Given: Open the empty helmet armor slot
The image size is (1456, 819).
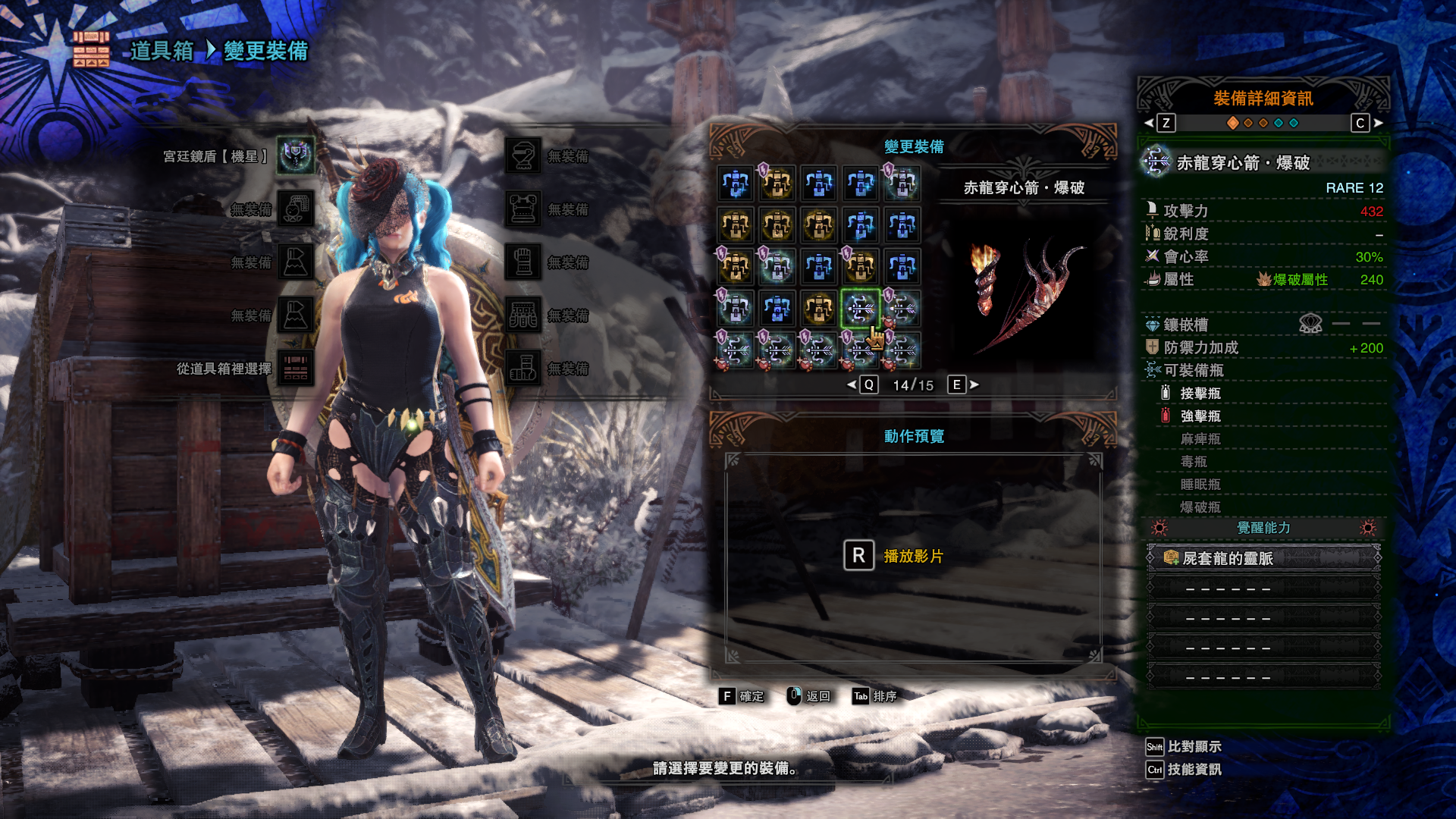Looking at the screenshot, I should click(523, 156).
